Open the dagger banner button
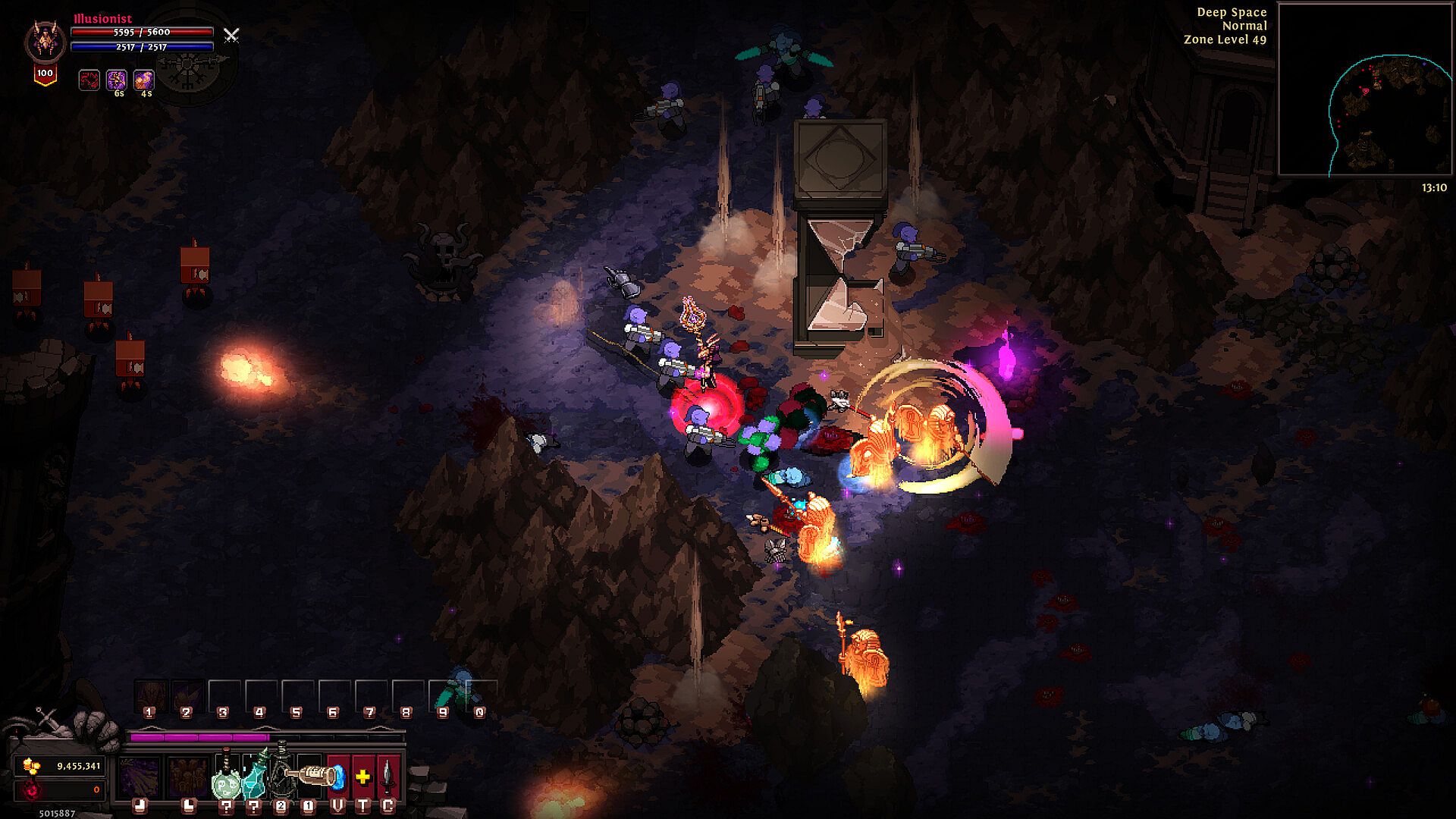 [388, 777]
